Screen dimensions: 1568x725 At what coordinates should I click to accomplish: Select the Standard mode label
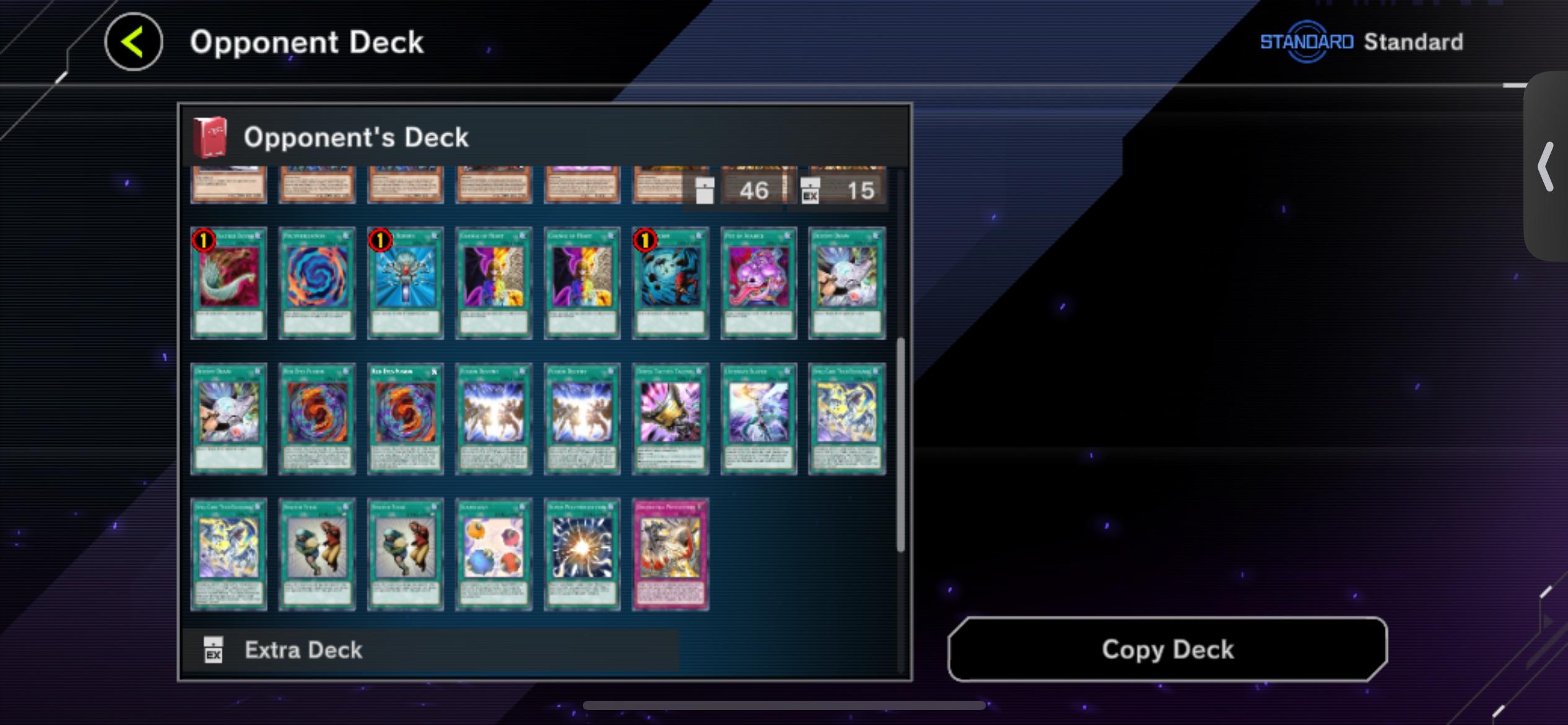pos(1412,42)
